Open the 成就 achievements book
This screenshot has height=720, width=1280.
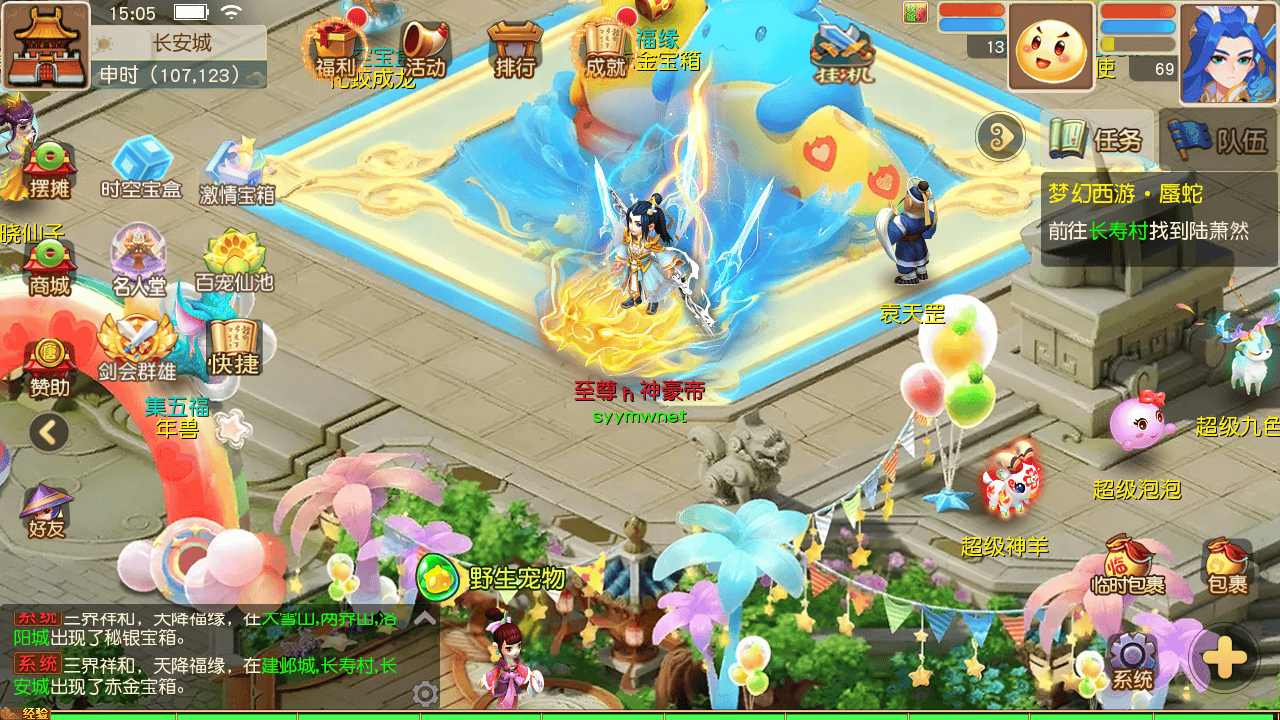(x=606, y=50)
